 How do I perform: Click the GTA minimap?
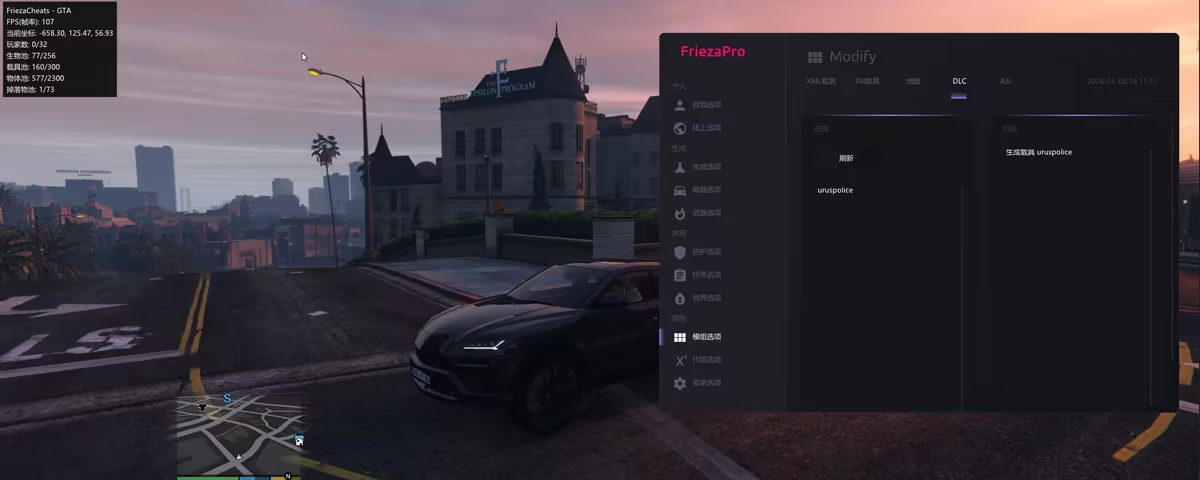(240, 433)
